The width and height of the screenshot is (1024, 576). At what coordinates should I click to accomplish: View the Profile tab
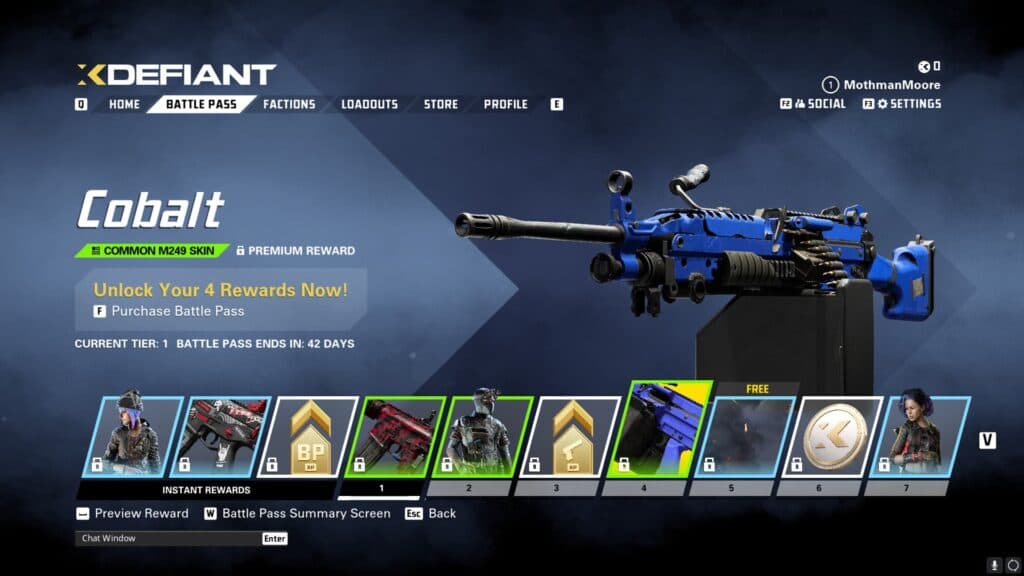coord(506,104)
